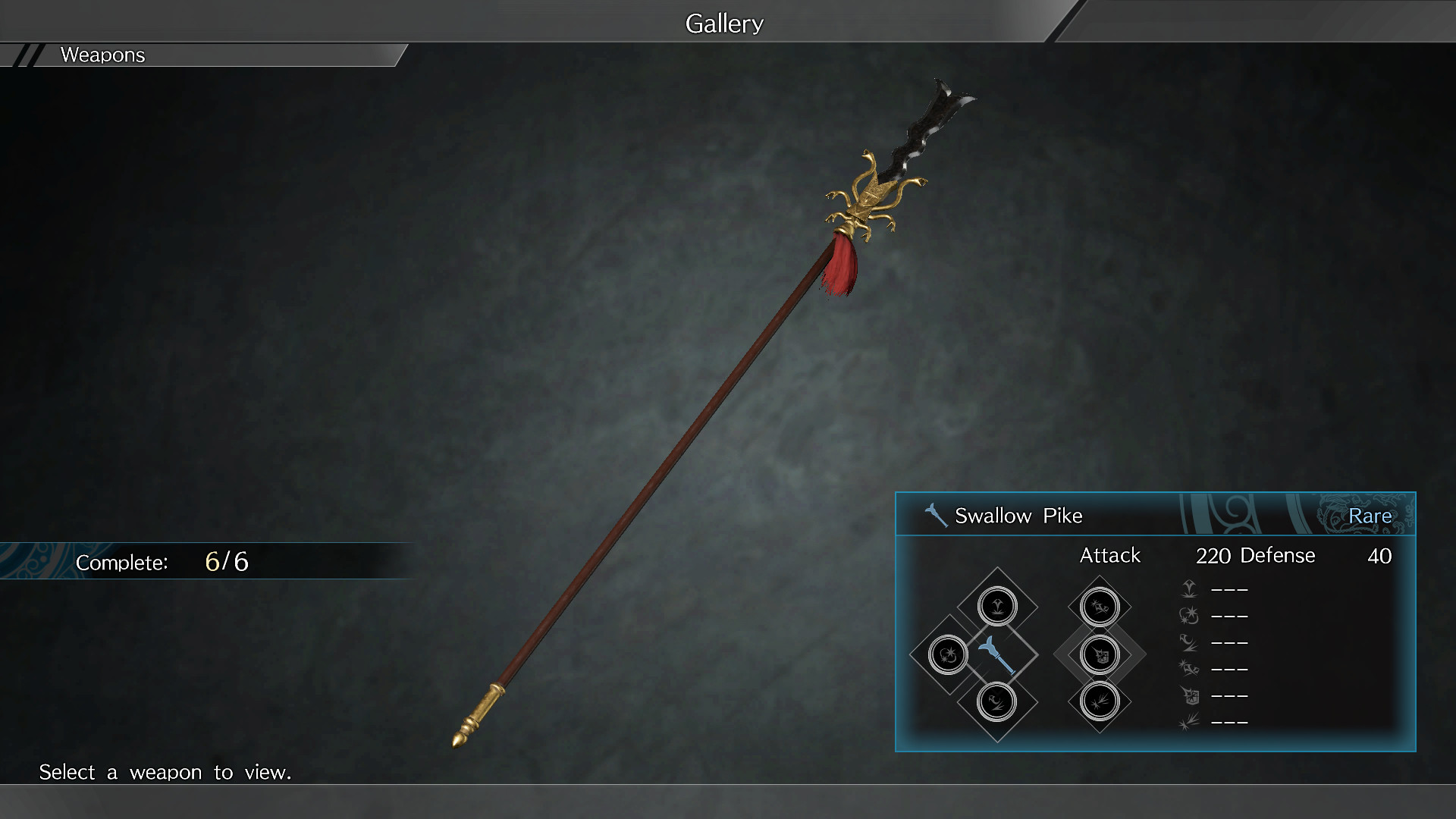Image resolution: width=1456 pixels, height=819 pixels.
Task: Click the Select a weapon to view prompt
Action: [165, 772]
